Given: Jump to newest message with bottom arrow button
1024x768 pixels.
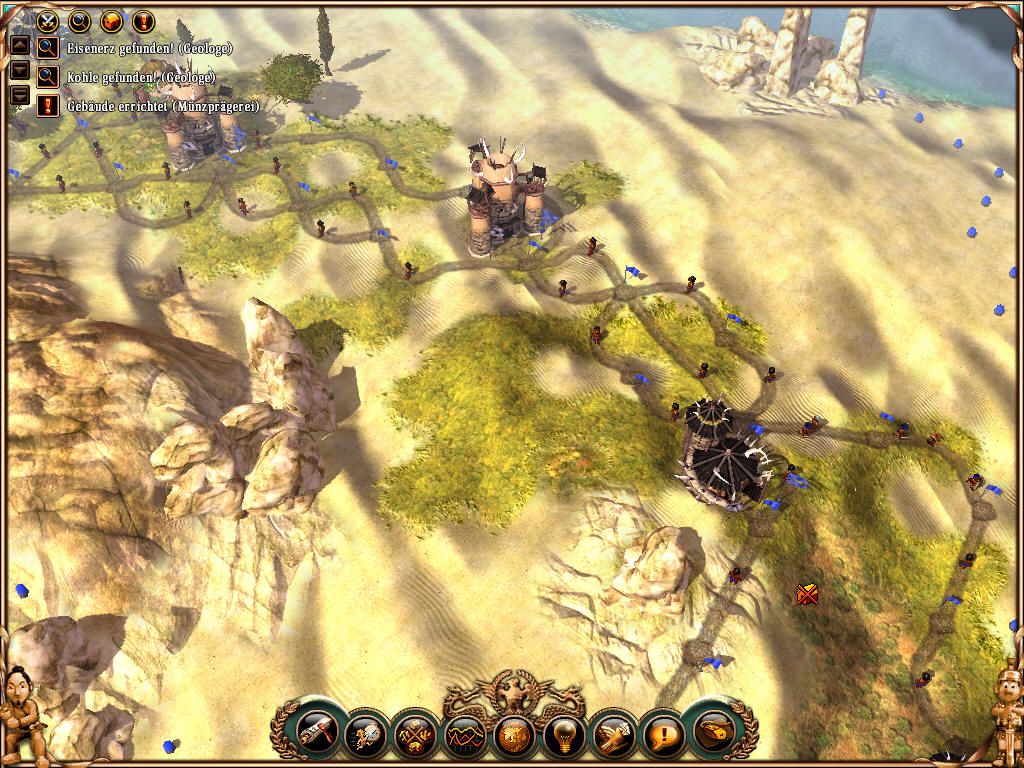Looking at the screenshot, I should click(x=18, y=96).
